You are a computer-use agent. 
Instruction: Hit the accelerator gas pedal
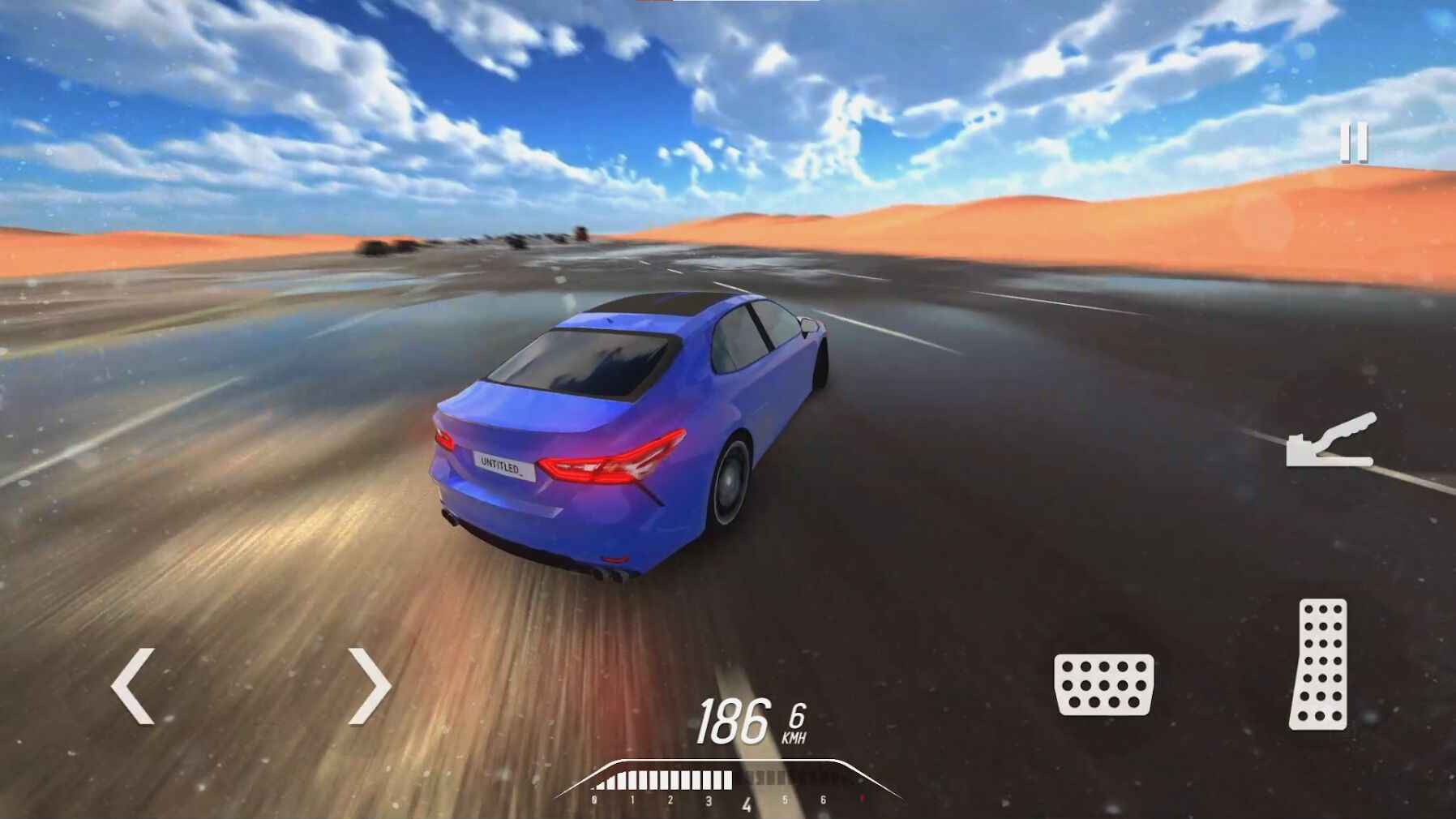[x=1320, y=664]
